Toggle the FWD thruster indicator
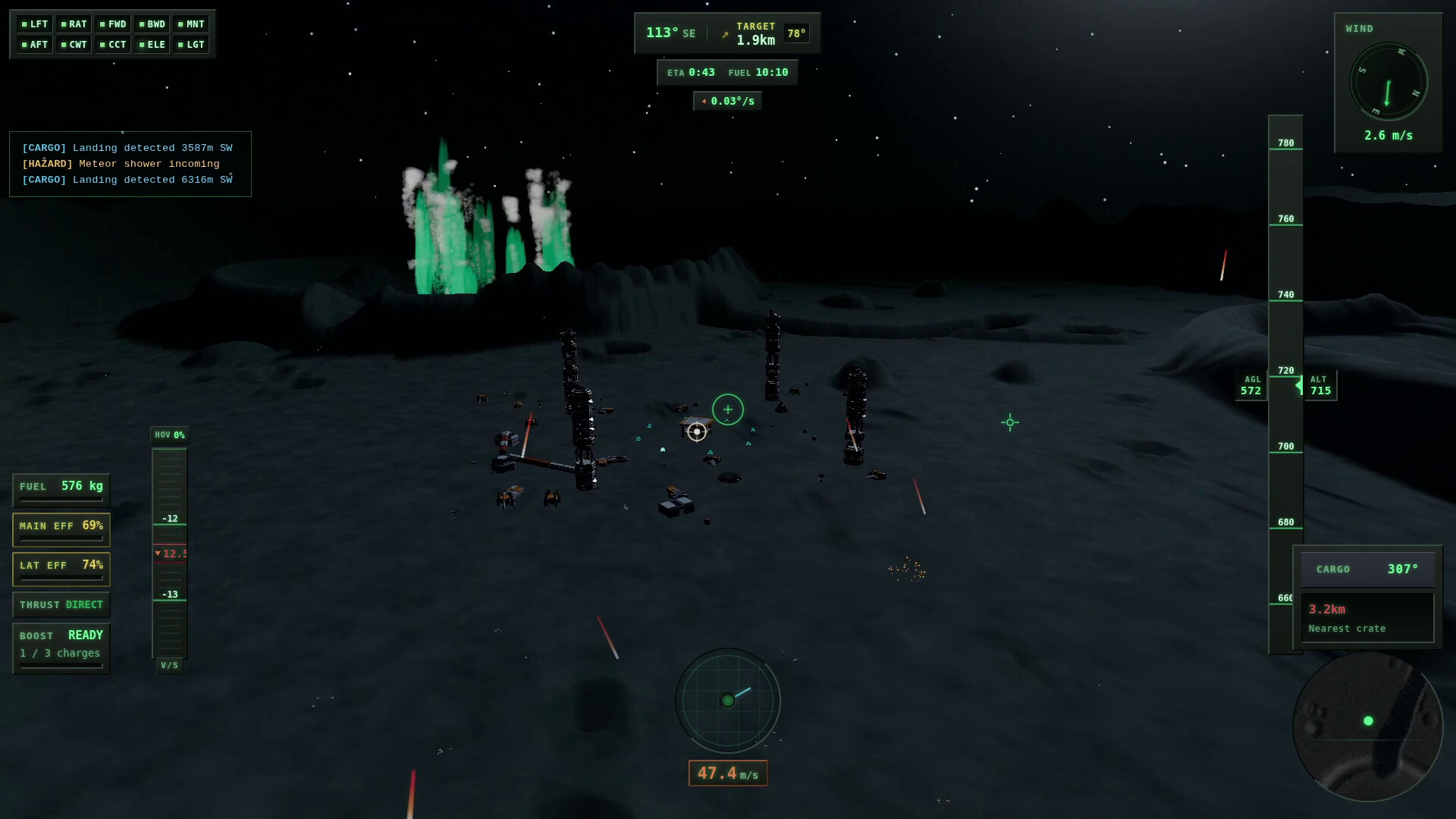This screenshot has width=1456, height=819. point(114,24)
